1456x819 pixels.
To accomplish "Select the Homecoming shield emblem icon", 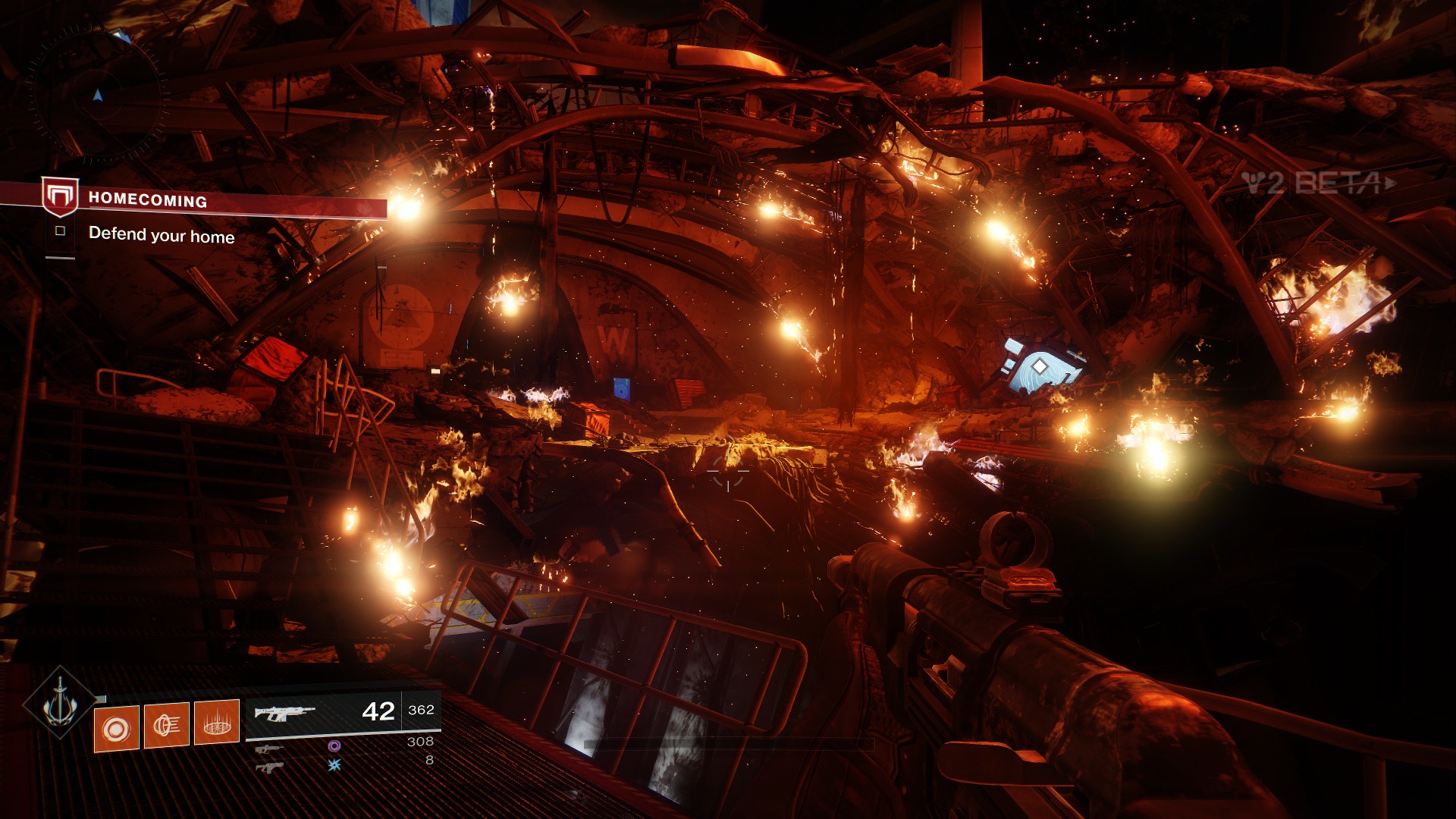I will pos(60,196).
